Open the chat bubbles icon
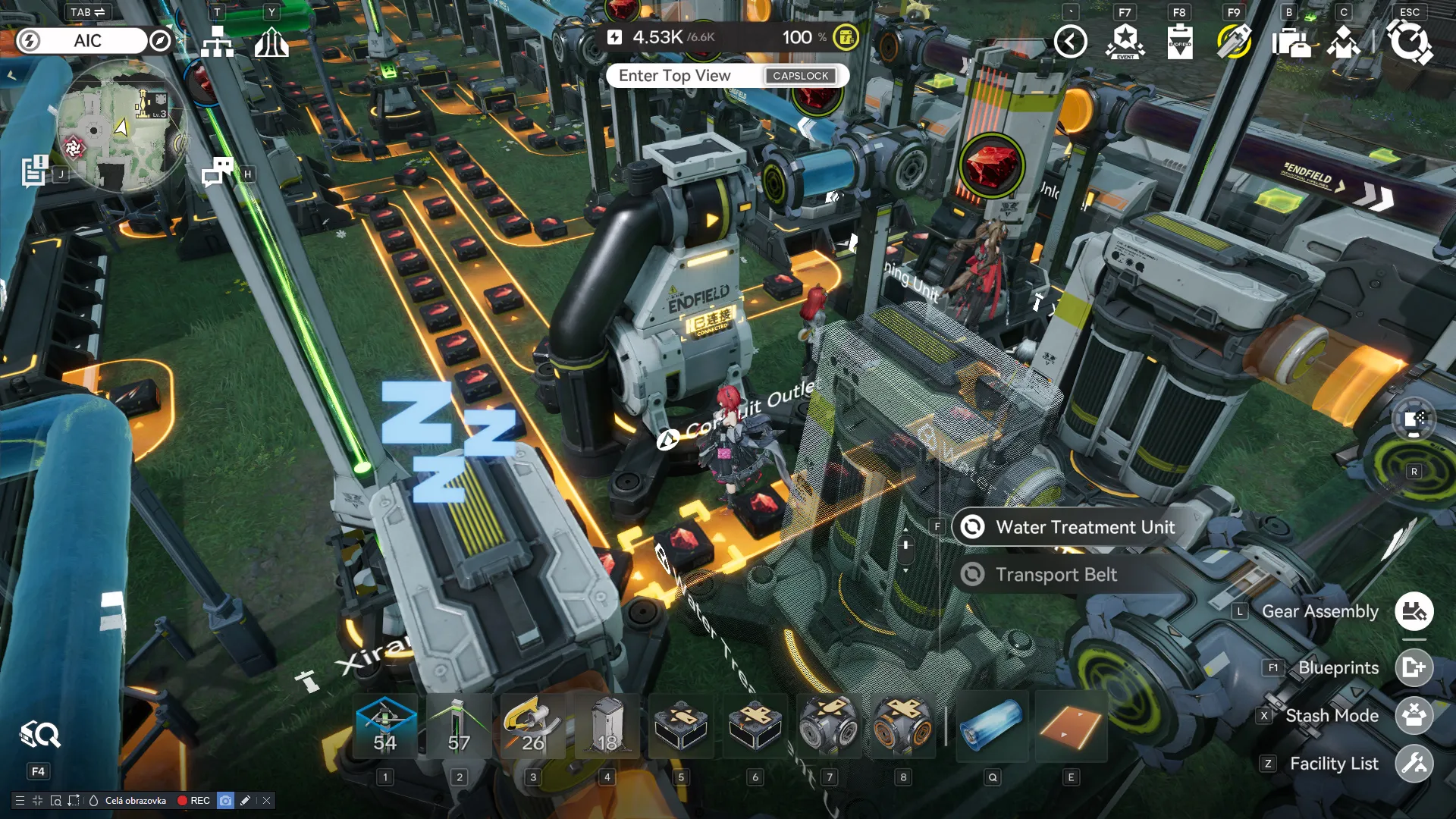This screenshot has width=1456, height=819. coord(217,172)
